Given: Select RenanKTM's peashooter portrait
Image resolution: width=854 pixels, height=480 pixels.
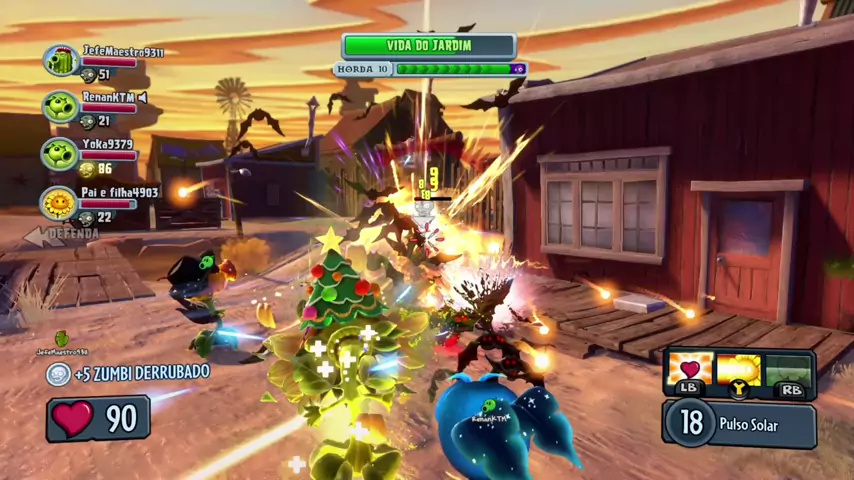Looking at the screenshot, I should click(x=60, y=107).
